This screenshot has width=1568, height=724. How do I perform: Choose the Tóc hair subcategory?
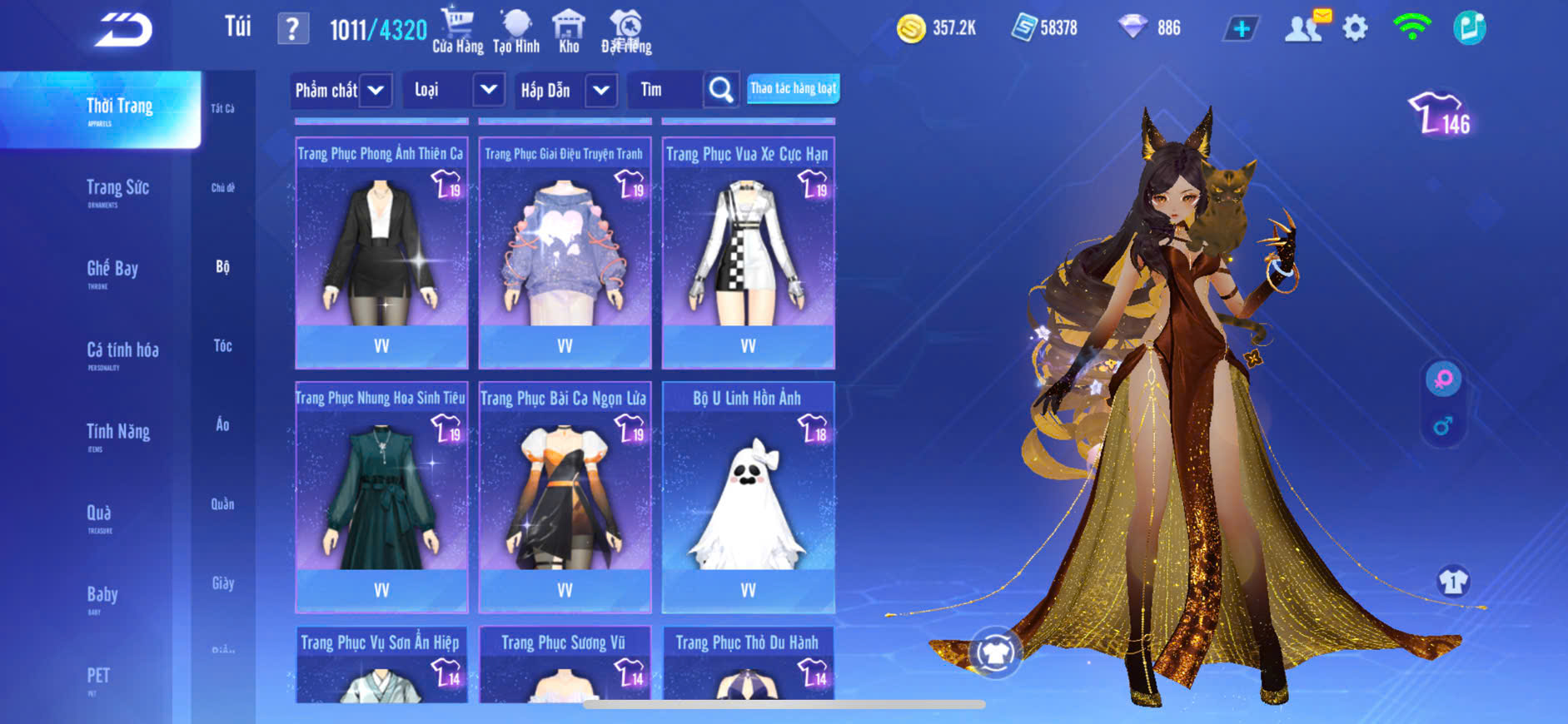point(222,345)
